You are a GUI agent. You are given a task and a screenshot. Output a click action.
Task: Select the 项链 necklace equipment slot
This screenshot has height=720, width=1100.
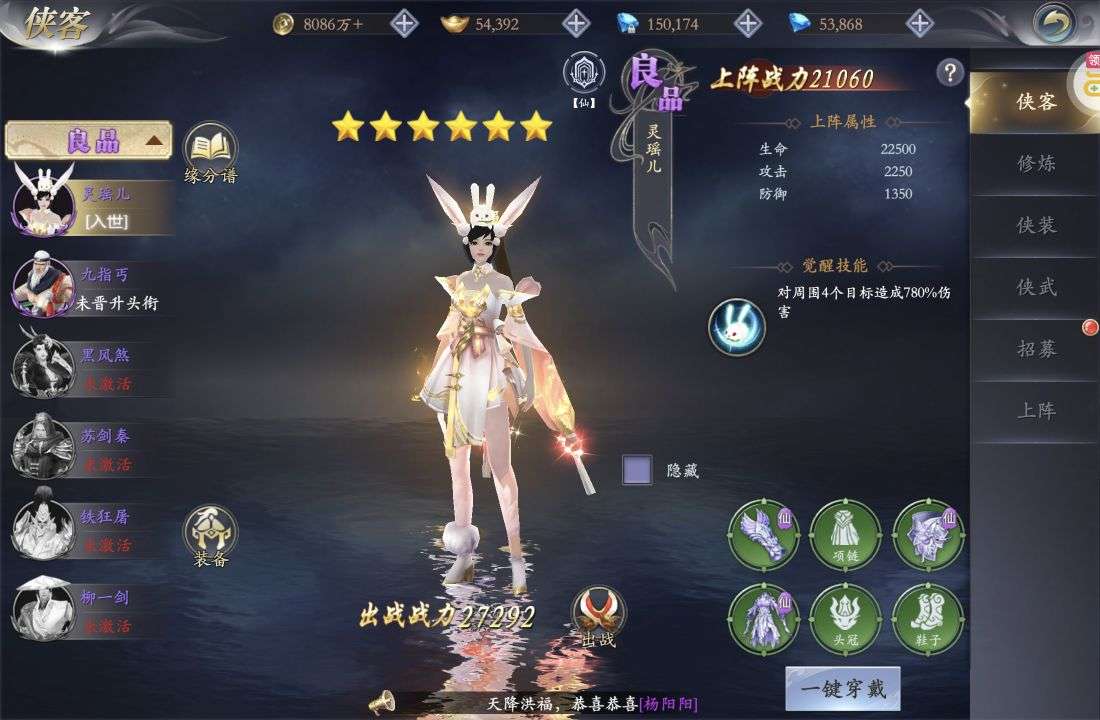[845, 535]
